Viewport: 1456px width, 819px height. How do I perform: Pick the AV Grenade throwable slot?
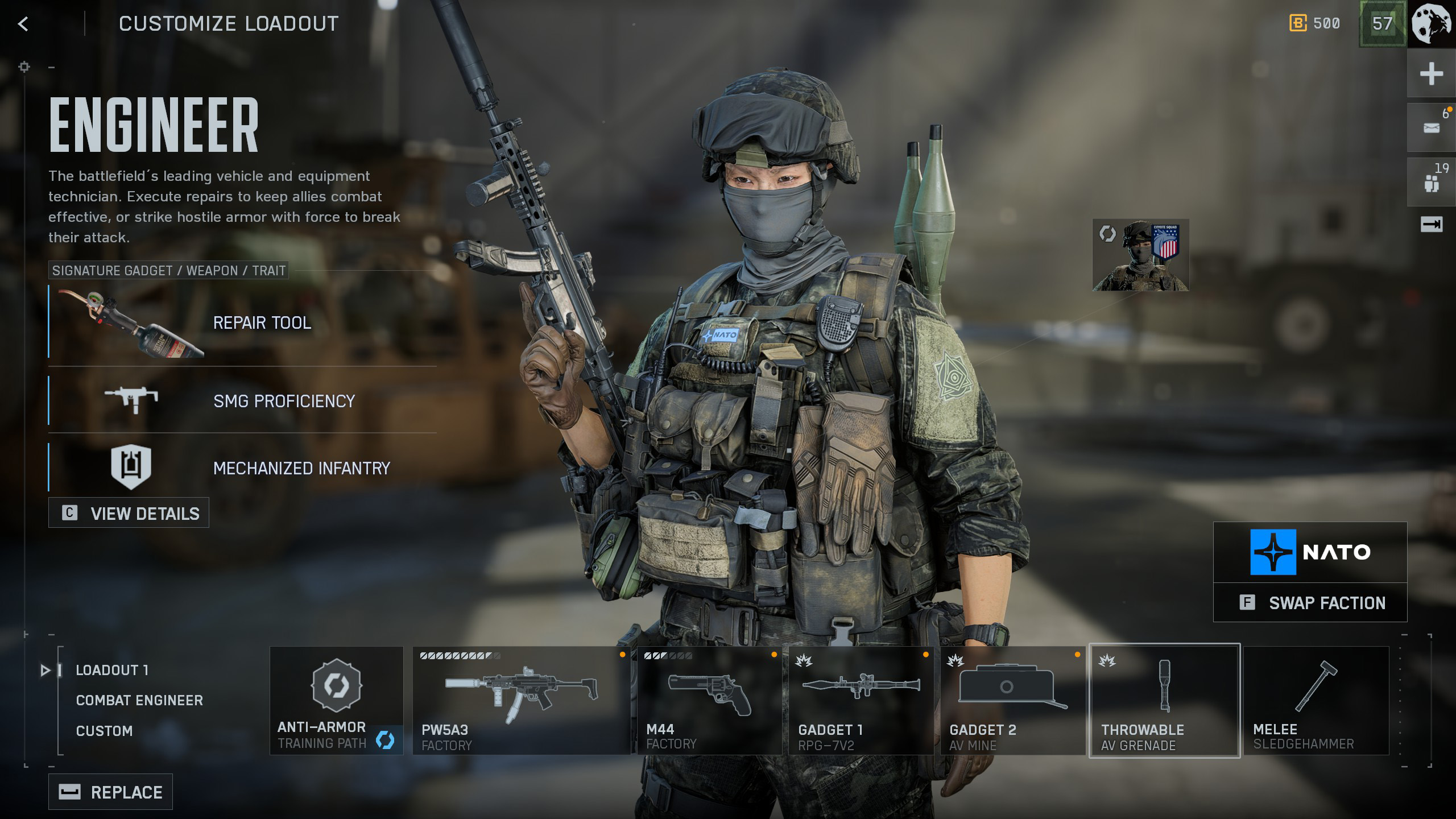click(1164, 701)
